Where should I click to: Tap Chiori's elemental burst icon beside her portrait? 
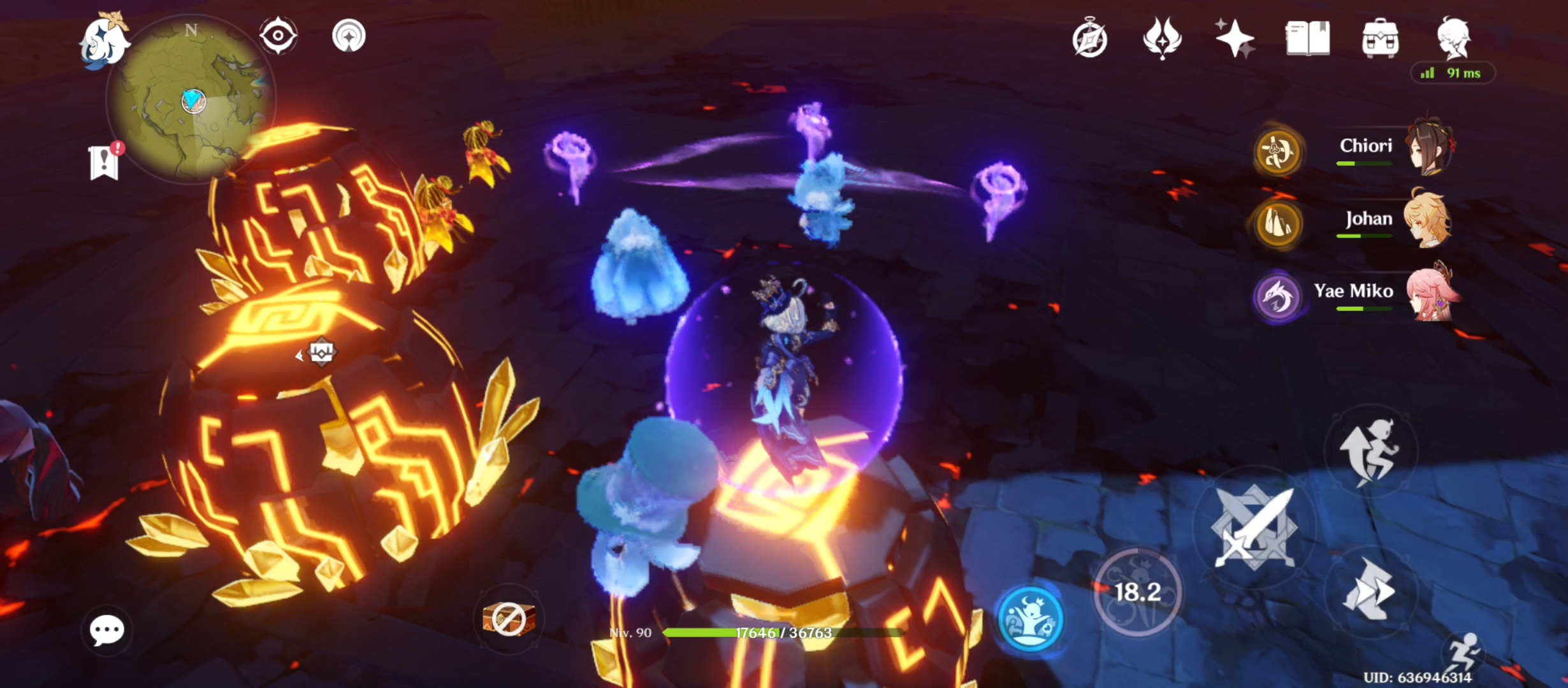click(1279, 153)
